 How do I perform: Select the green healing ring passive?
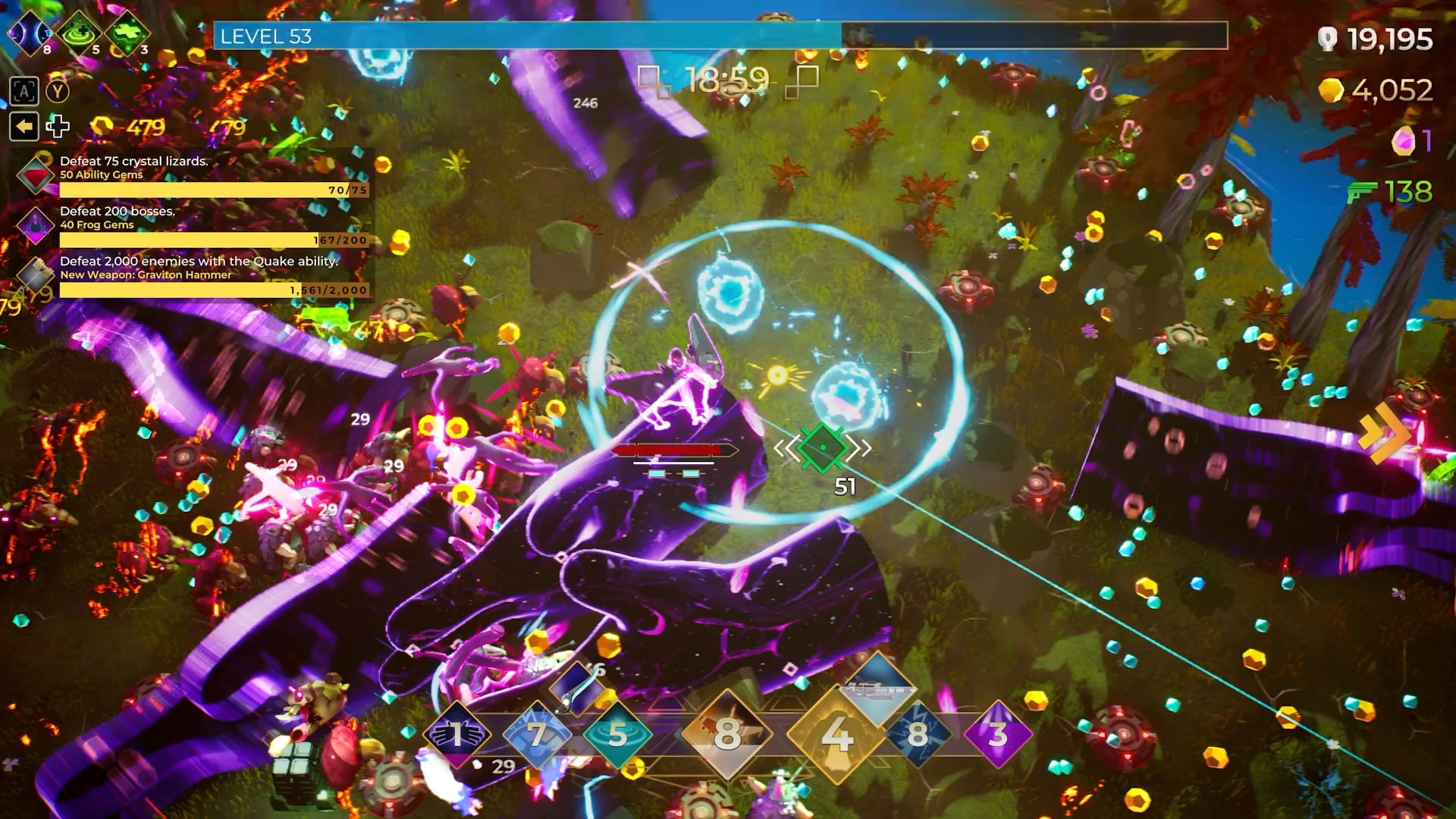click(x=79, y=34)
